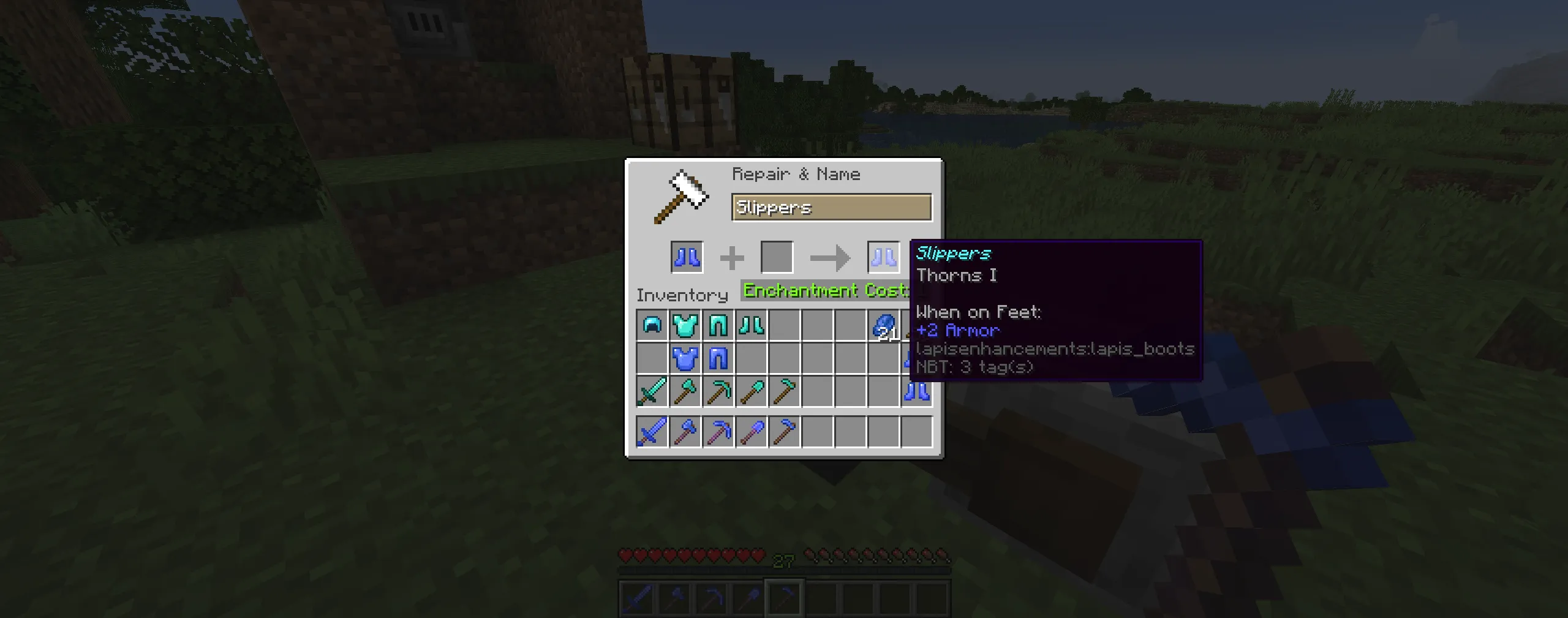Edit the Slippers name text field

pyautogui.click(x=831, y=207)
